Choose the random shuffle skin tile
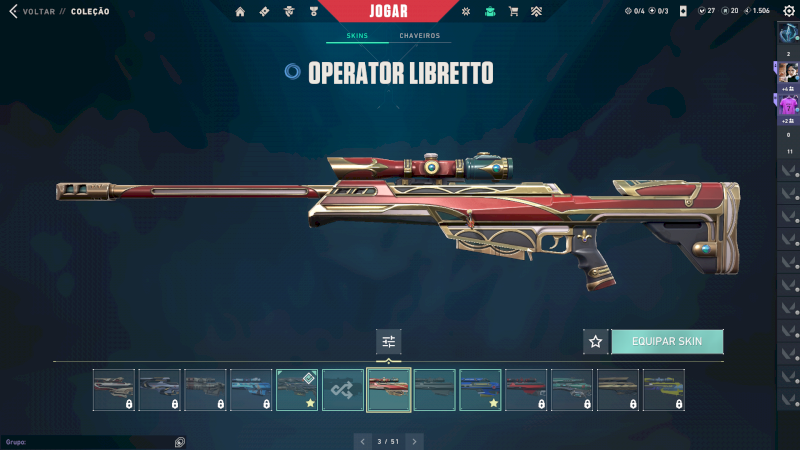Screen dimensions: 800x450 (343, 390)
